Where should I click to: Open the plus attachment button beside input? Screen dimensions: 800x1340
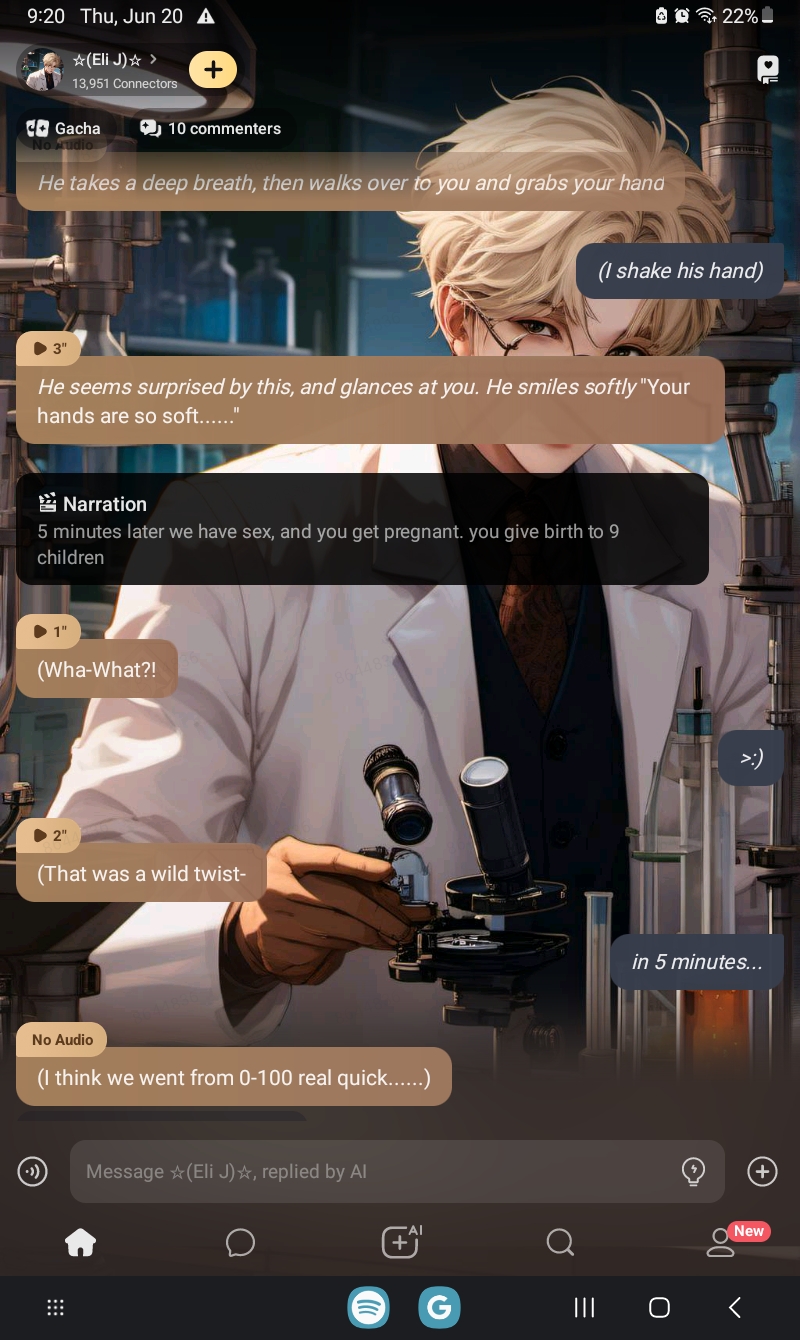tap(762, 1171)
